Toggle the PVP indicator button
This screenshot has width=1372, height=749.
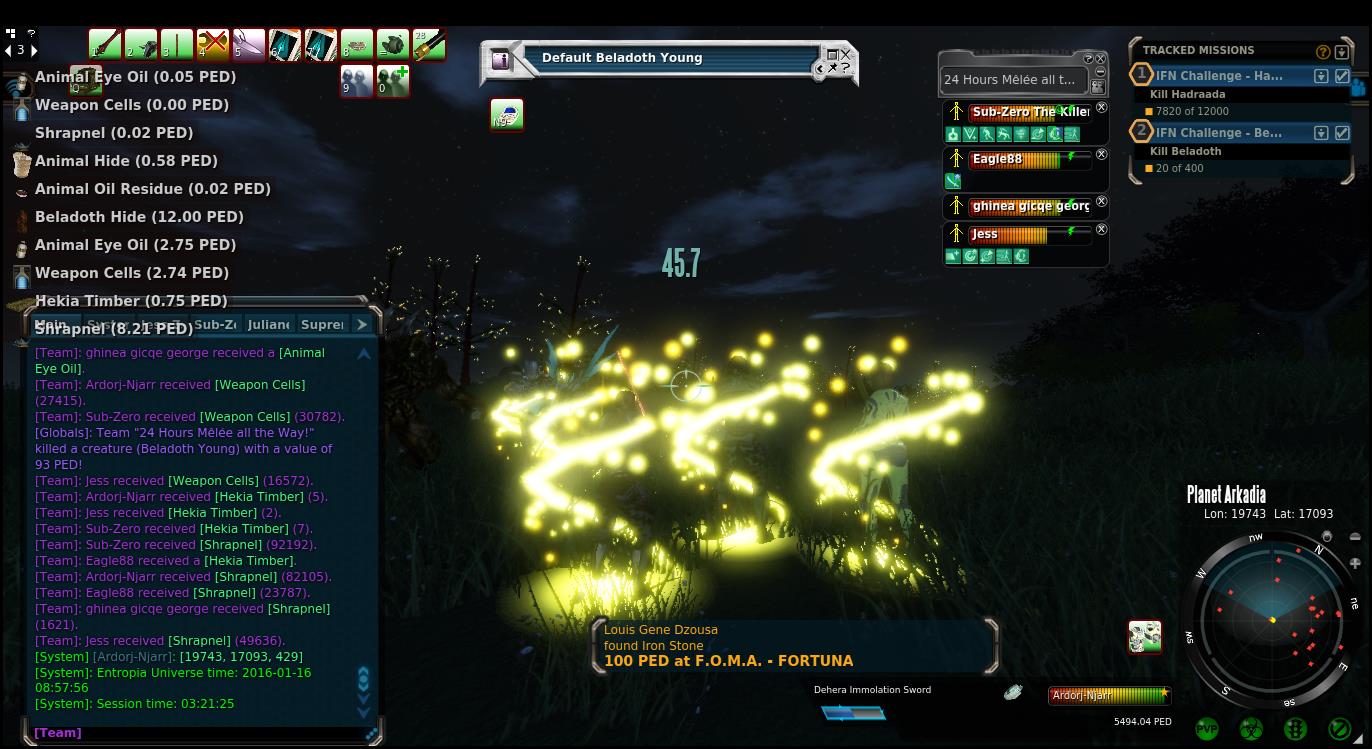1207,729
